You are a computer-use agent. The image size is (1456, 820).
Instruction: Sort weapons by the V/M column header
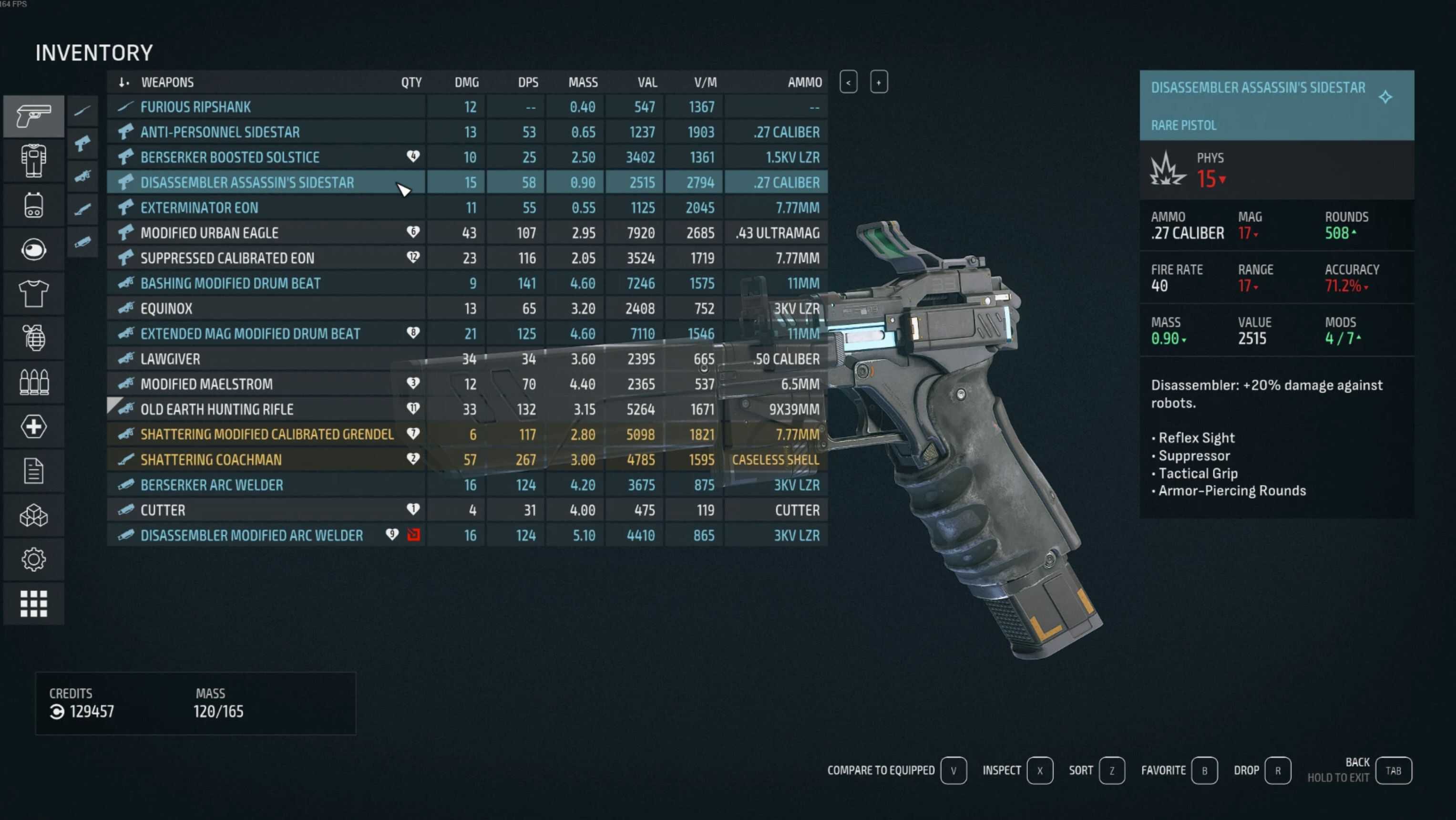pos(705,83)
